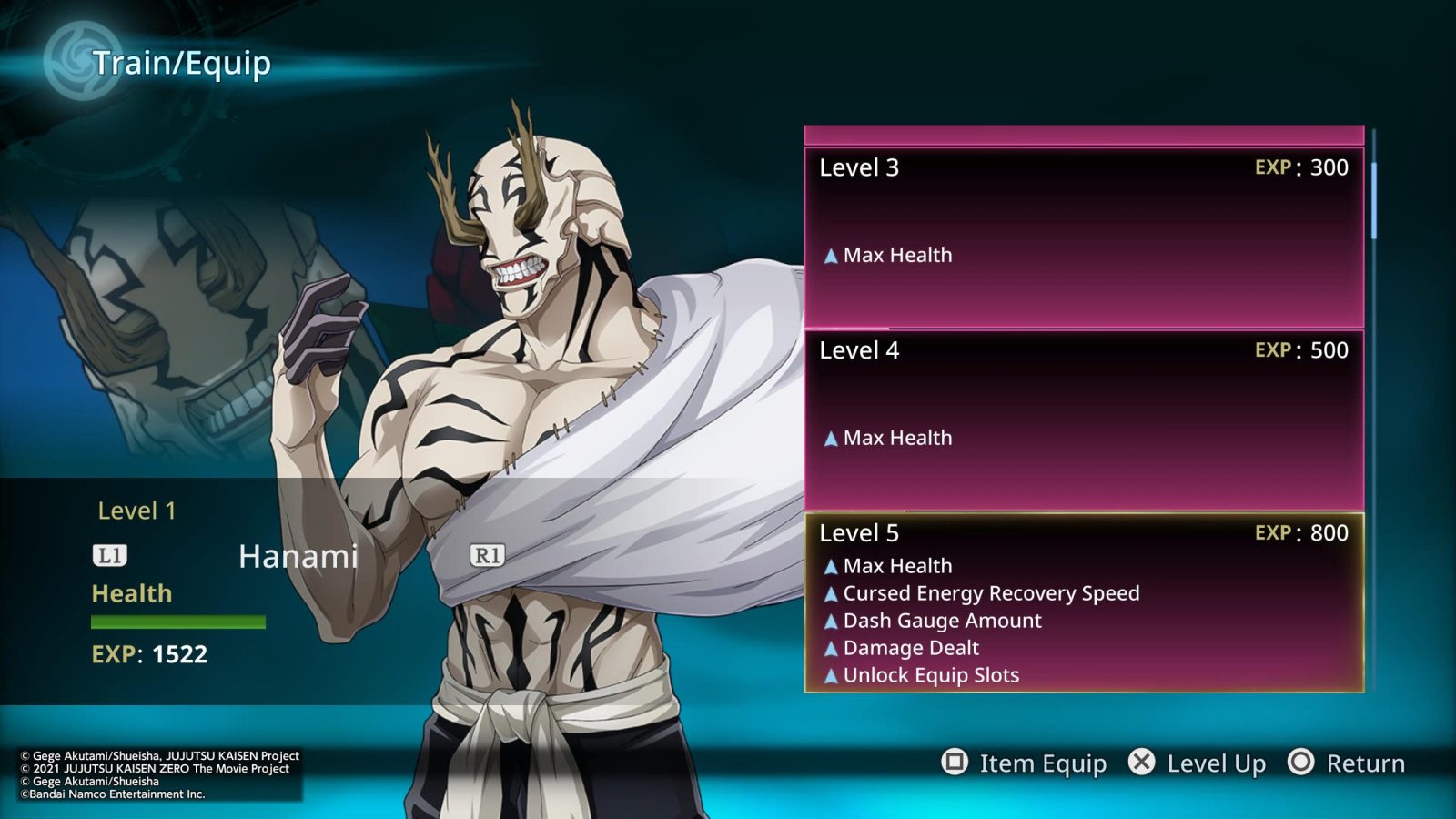Select the highlighted Level 5 upgrade row

1083,602
